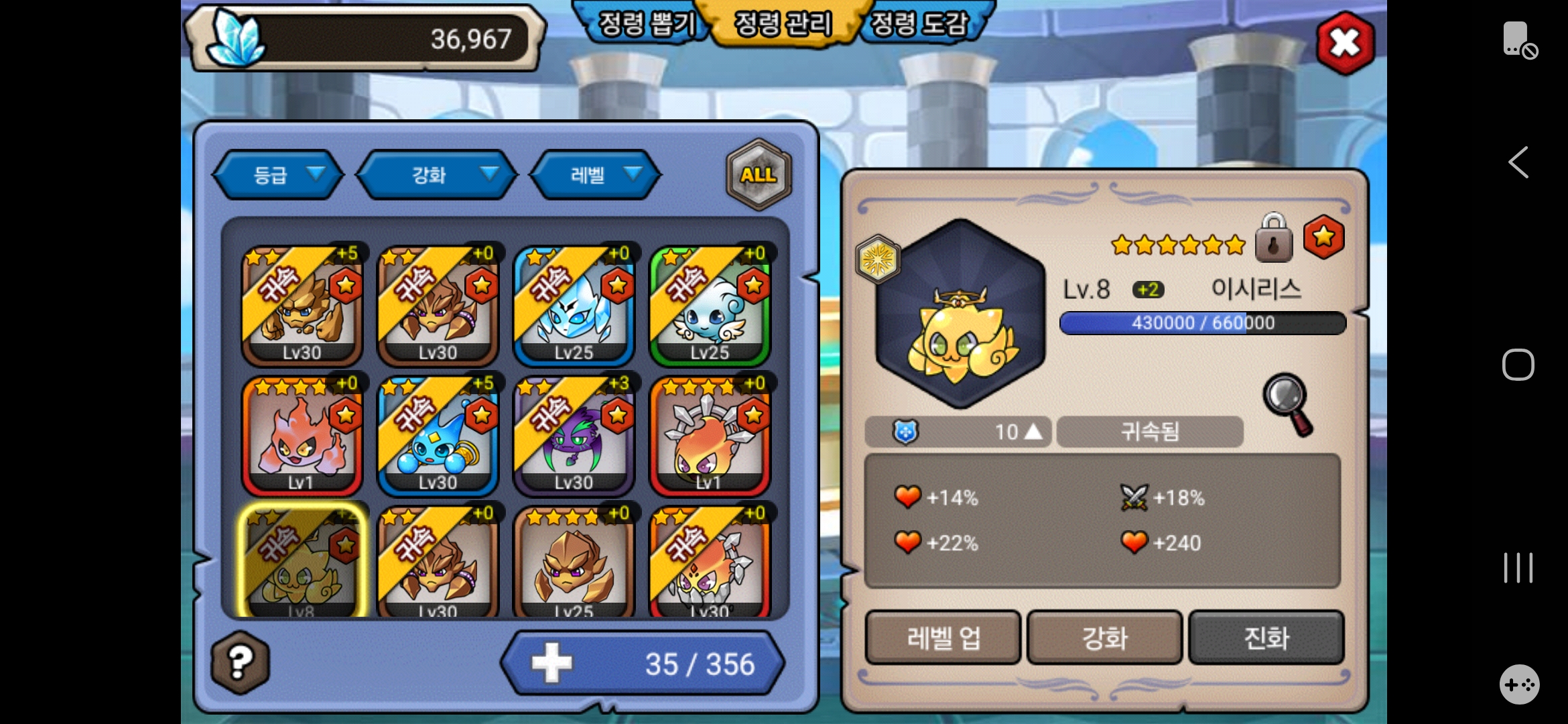Open the question mark help button
Viewport: 1568px width, 724px height.
[240, 662]
